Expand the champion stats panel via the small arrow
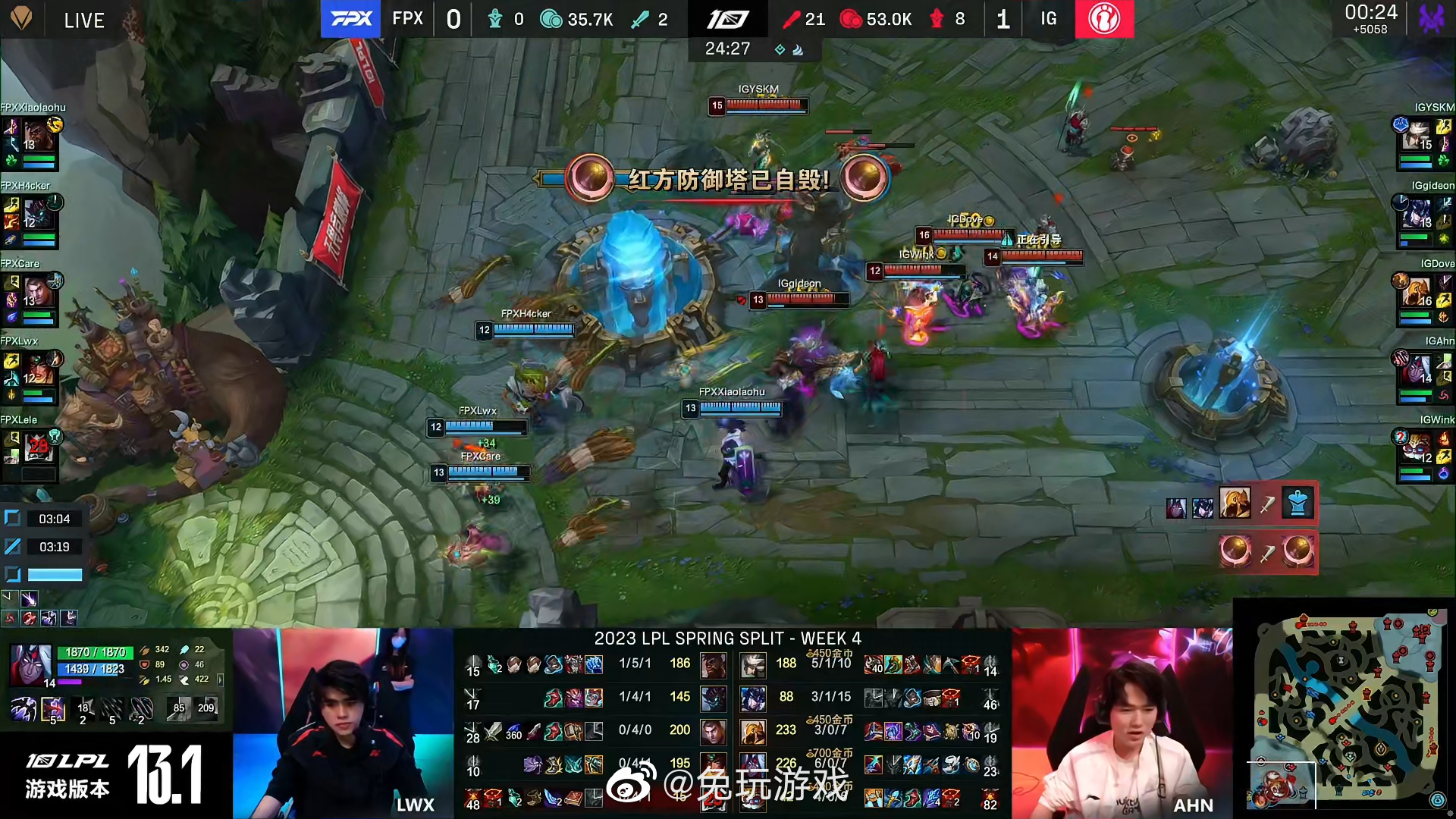 (x=220, y=679)
